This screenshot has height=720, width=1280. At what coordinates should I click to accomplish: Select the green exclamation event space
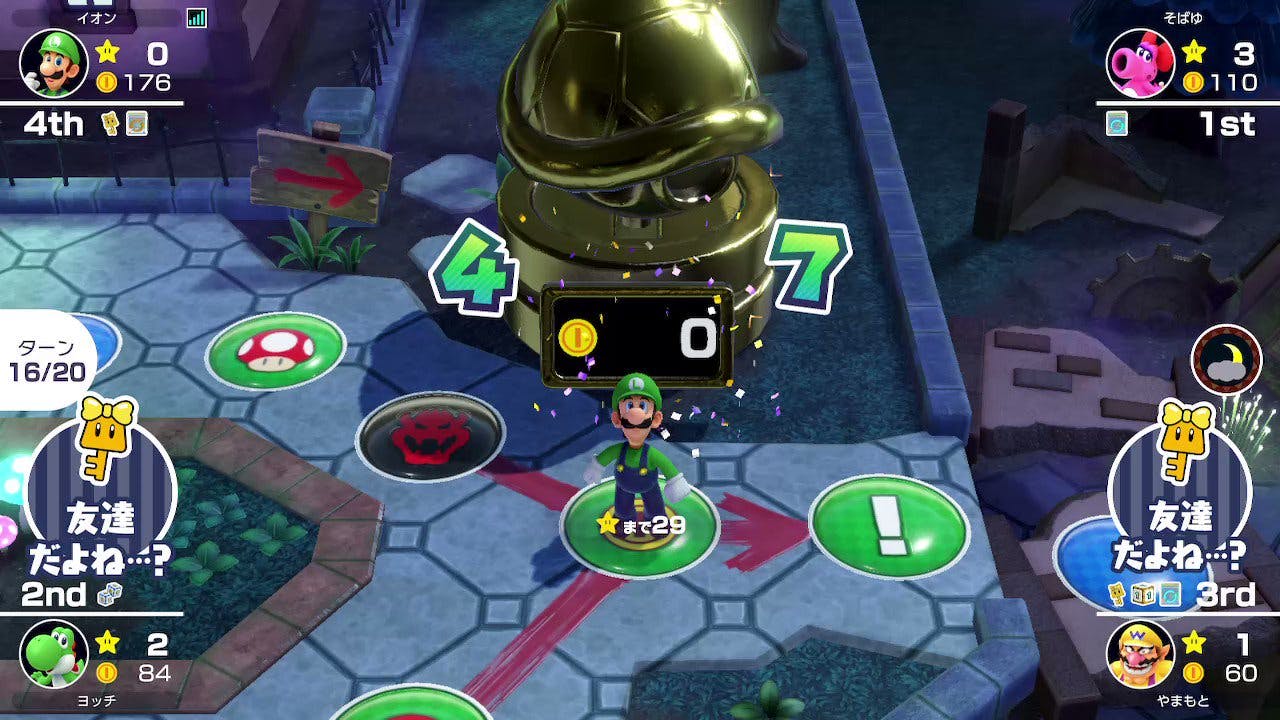[x=888, y=526]
